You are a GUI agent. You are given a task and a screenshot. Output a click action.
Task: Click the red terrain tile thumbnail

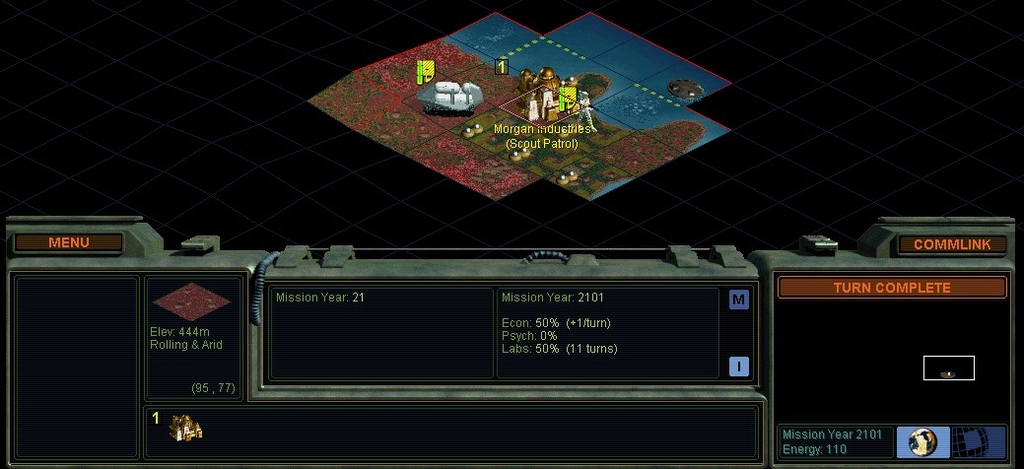tap(190, 301)
